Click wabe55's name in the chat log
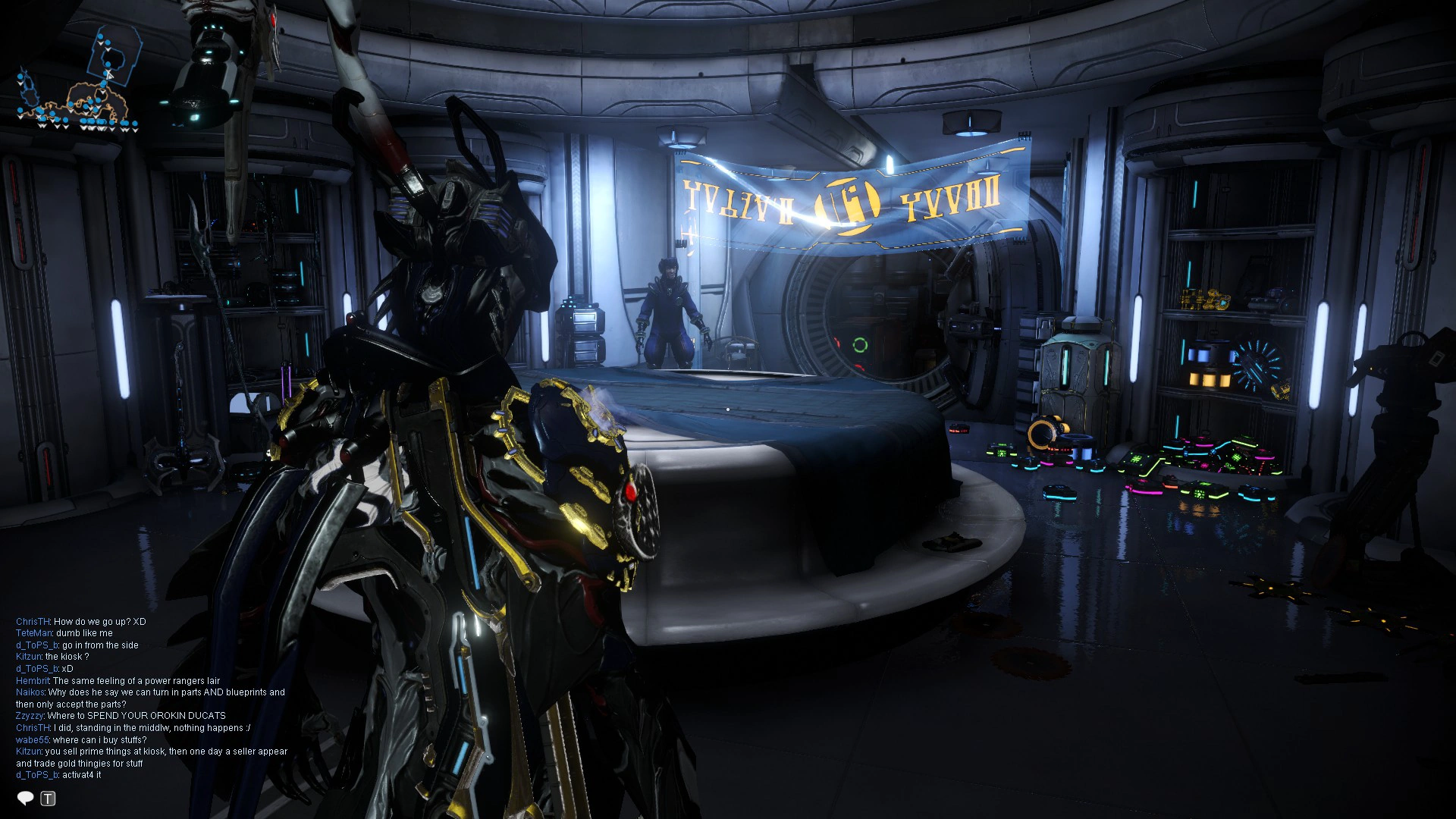Viewport: 1456px width, 819px height. click(x=33, y=739)
